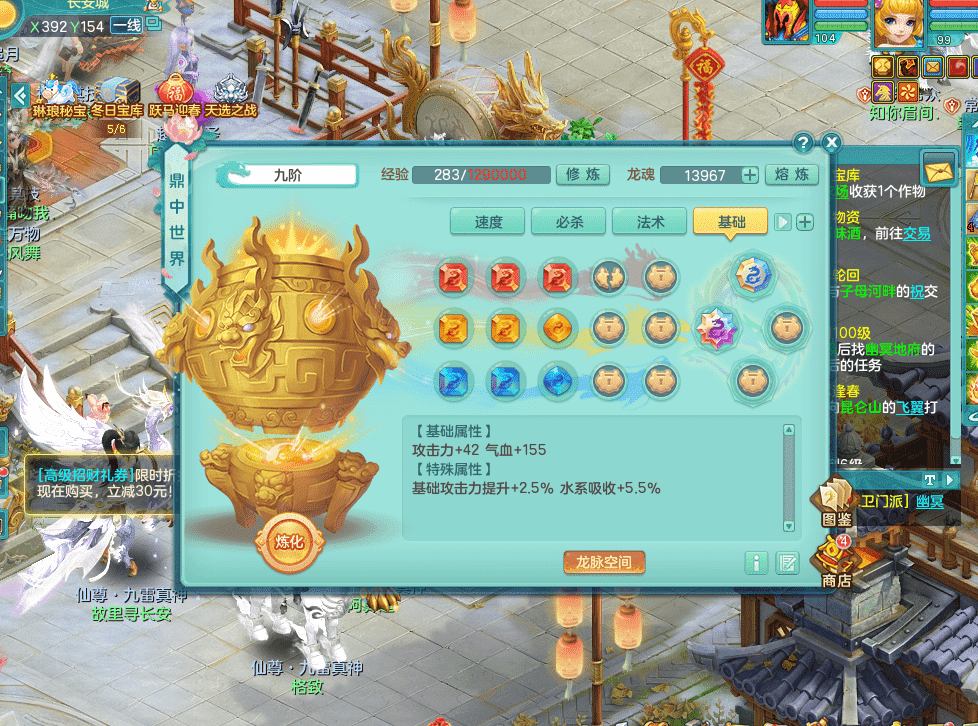
Task: Switch to the 必杀 tab
Action: [569, 222]
